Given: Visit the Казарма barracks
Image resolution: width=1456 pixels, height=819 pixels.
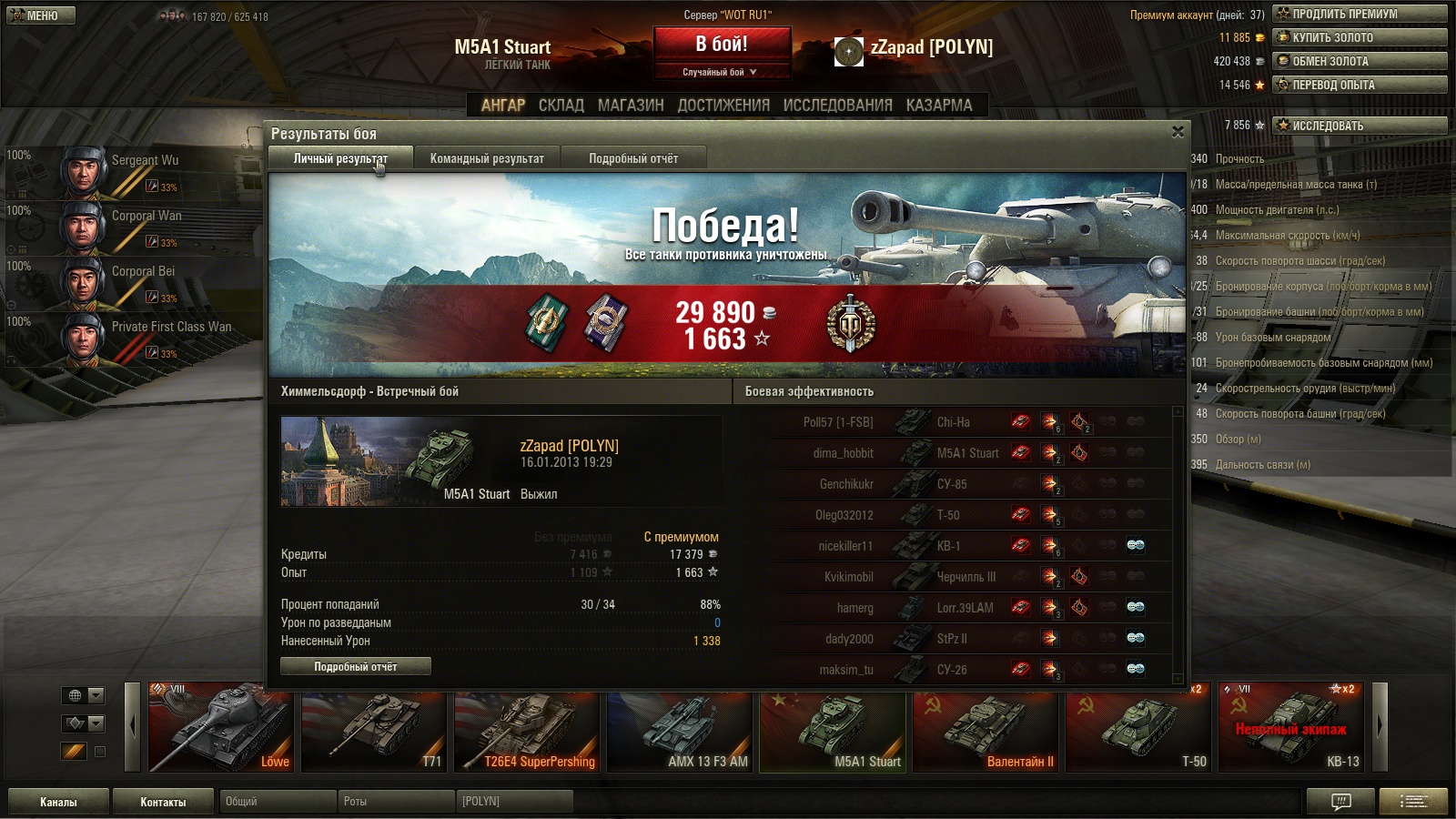Looking at the screenshot, I should 939,106.
